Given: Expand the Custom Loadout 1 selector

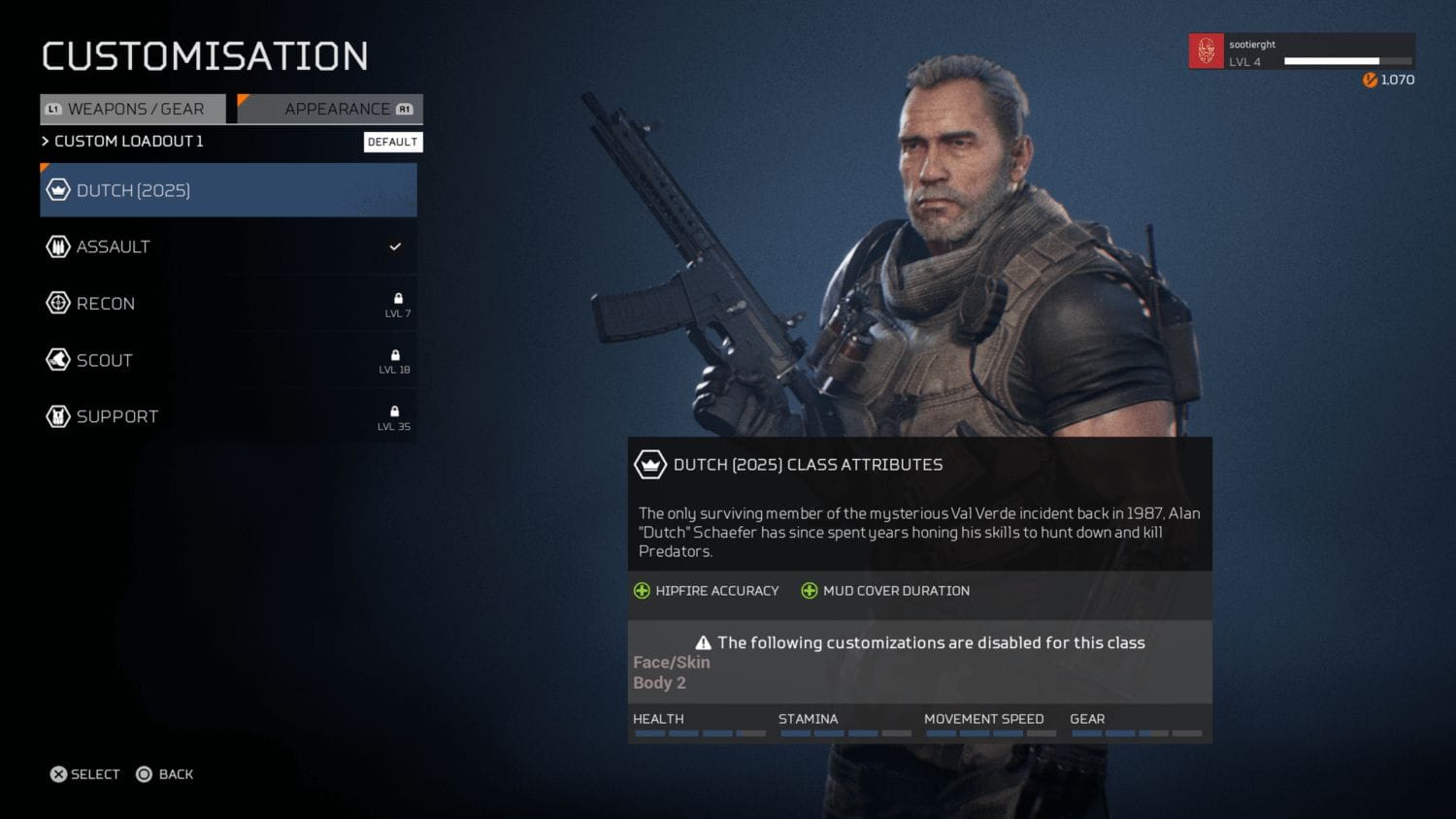Looking at the screenshot, I should click(127, 142).
